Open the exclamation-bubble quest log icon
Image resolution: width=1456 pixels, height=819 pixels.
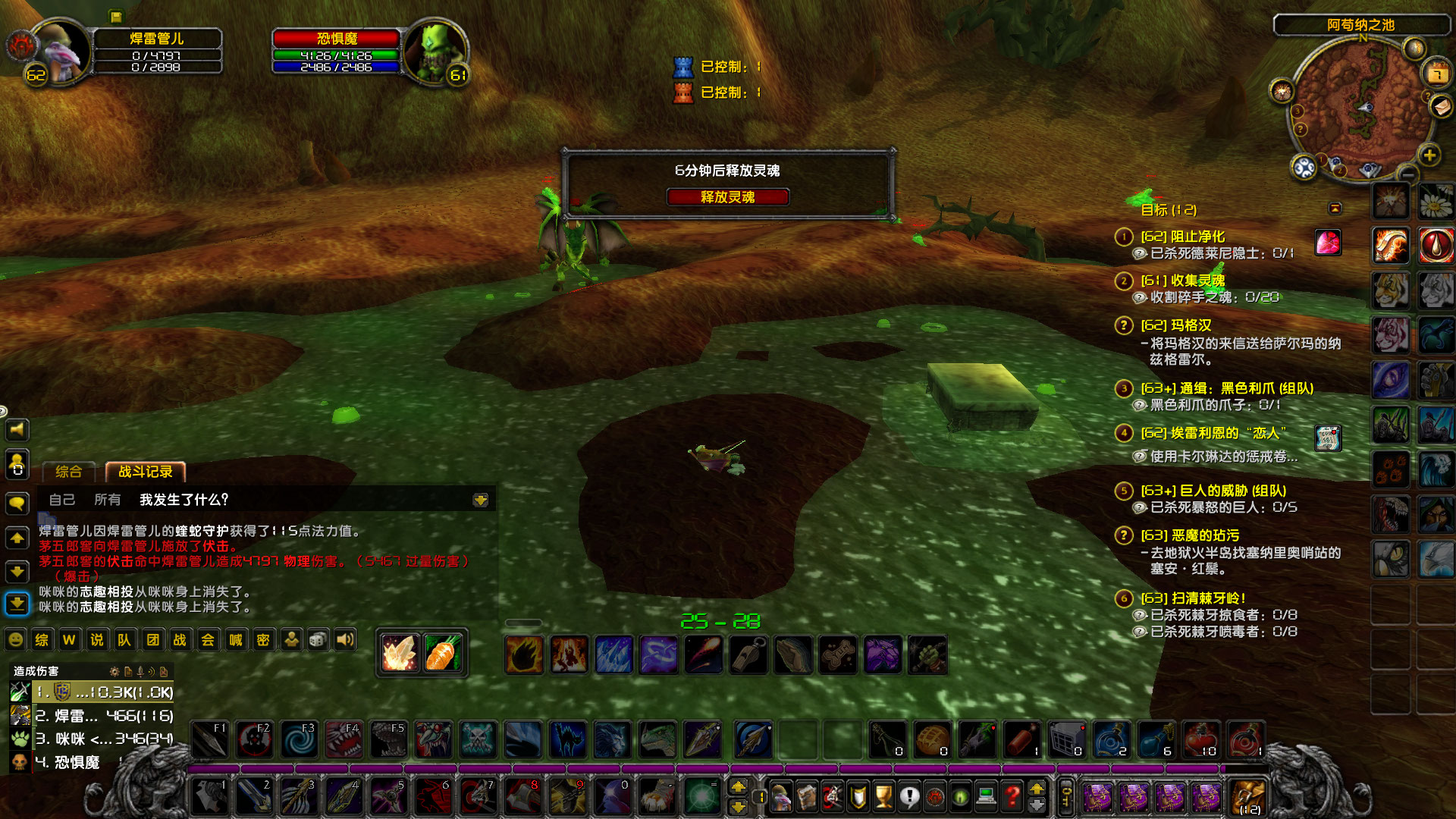pyautogui.click(x=909, y=797)
